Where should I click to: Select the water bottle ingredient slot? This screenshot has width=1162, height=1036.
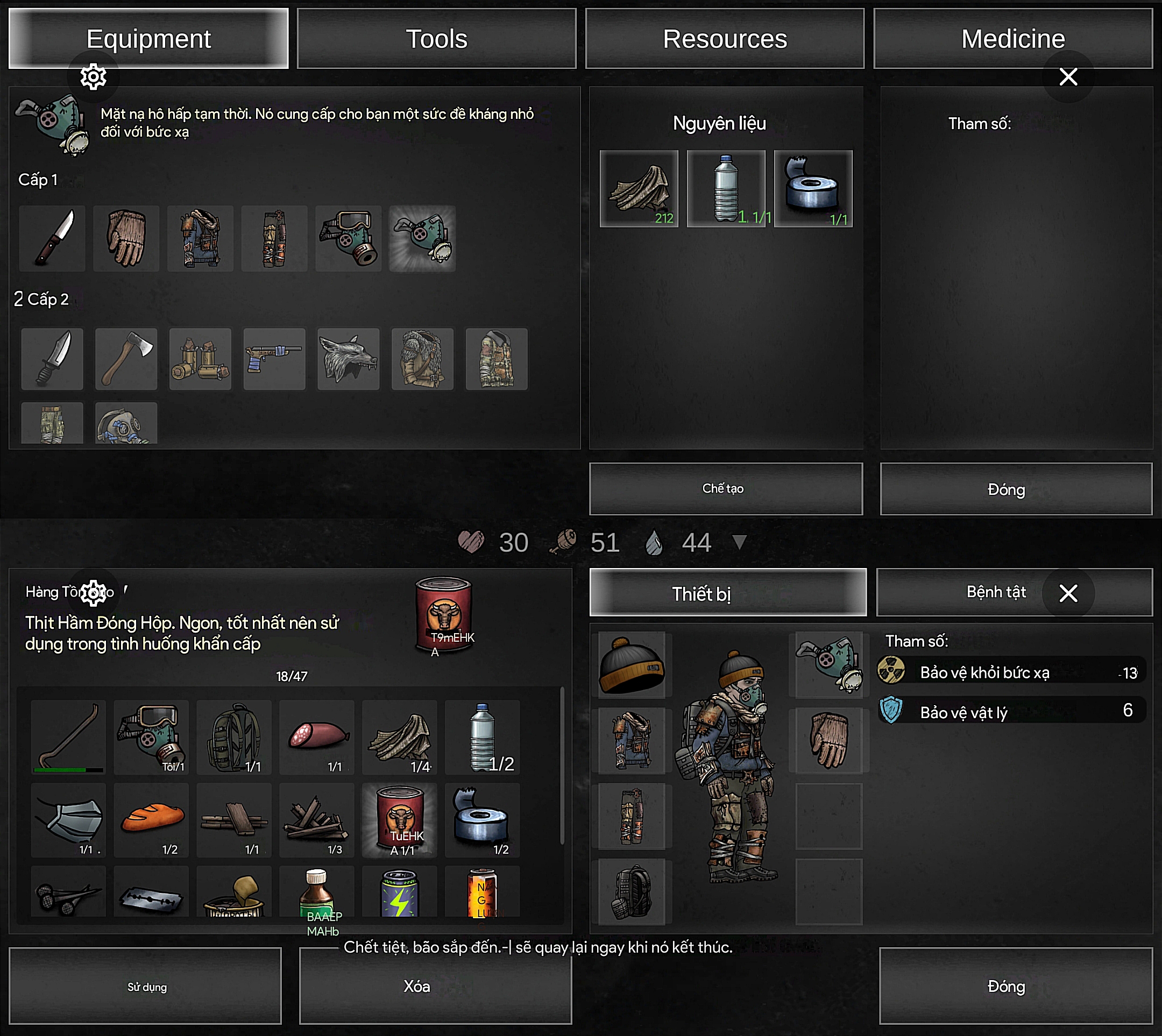[725, 188]
